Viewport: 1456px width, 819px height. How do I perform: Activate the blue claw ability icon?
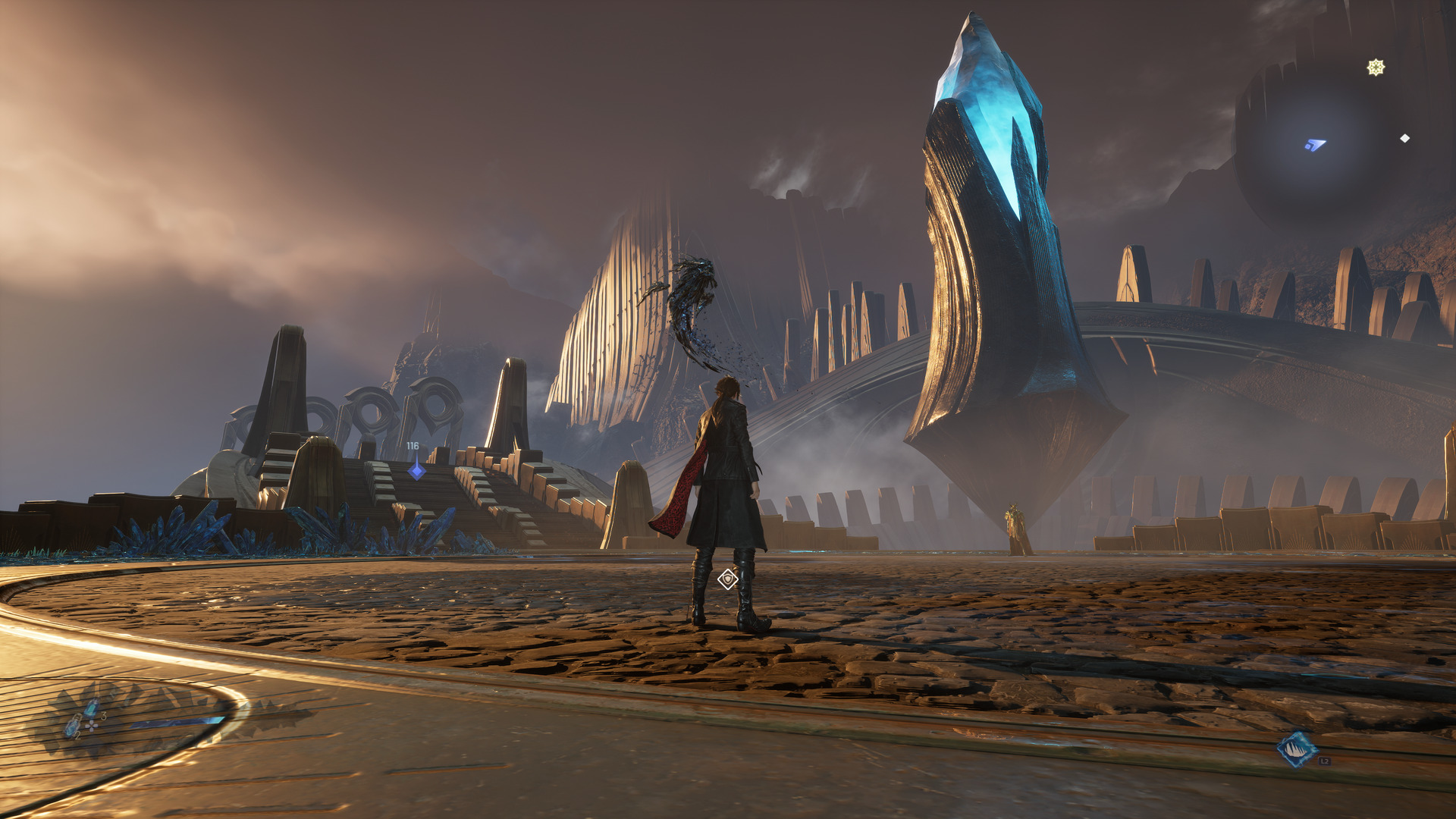pos(1296,749)
